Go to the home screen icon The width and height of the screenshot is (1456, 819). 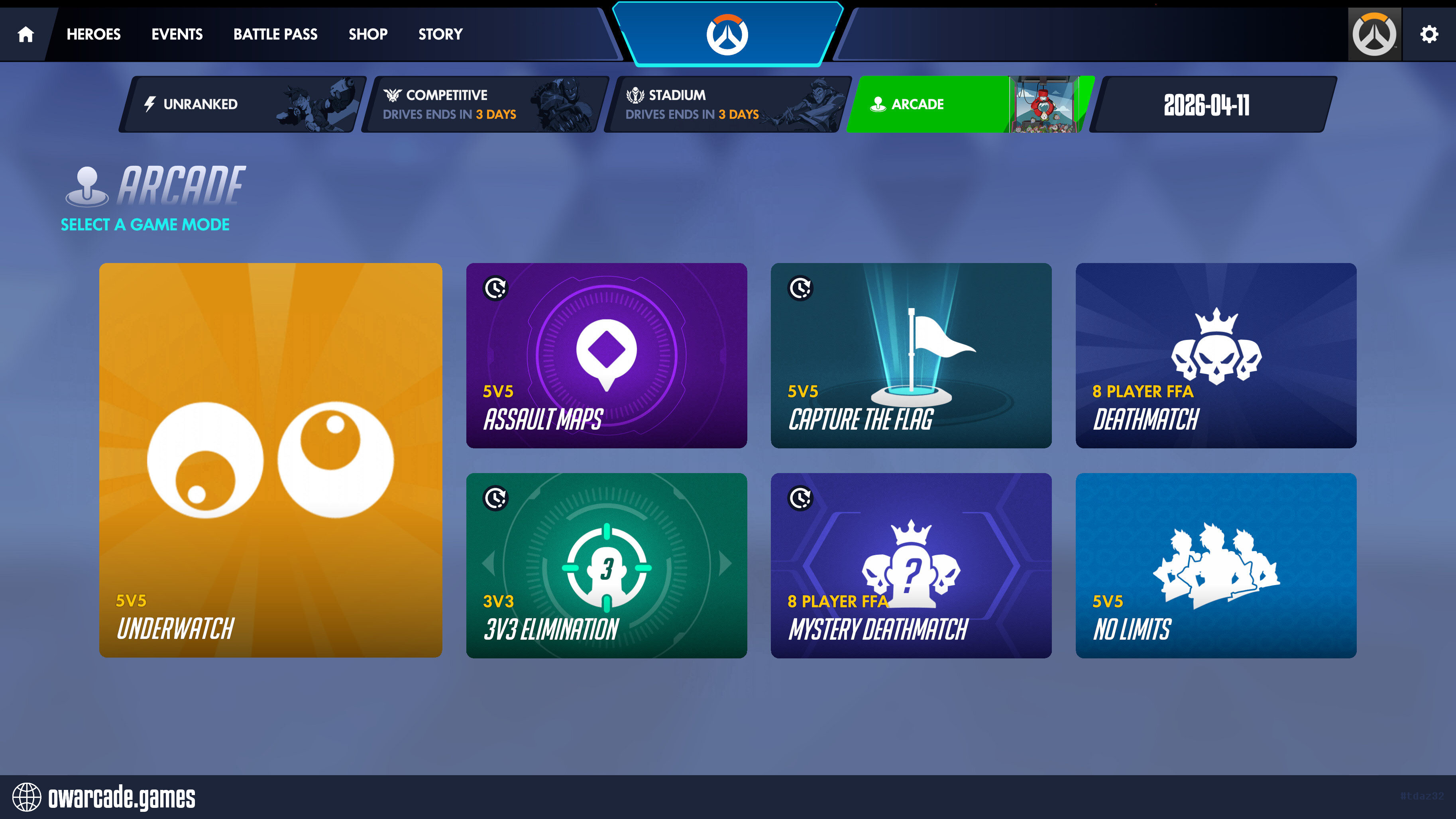pyautogui.click(x=26, y=35)
